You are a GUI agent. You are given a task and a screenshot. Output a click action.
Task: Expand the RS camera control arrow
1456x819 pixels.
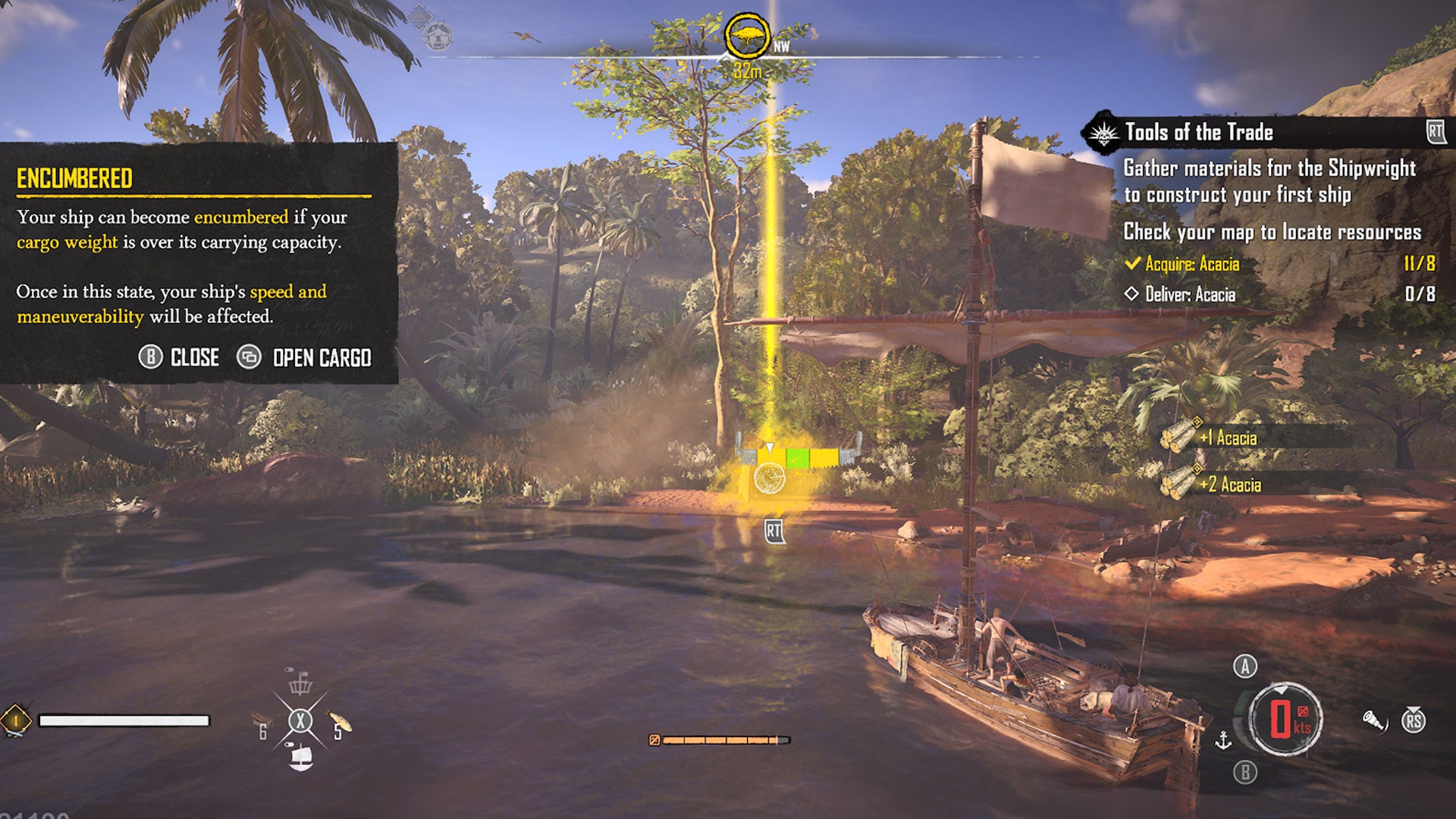(1414, 710)
